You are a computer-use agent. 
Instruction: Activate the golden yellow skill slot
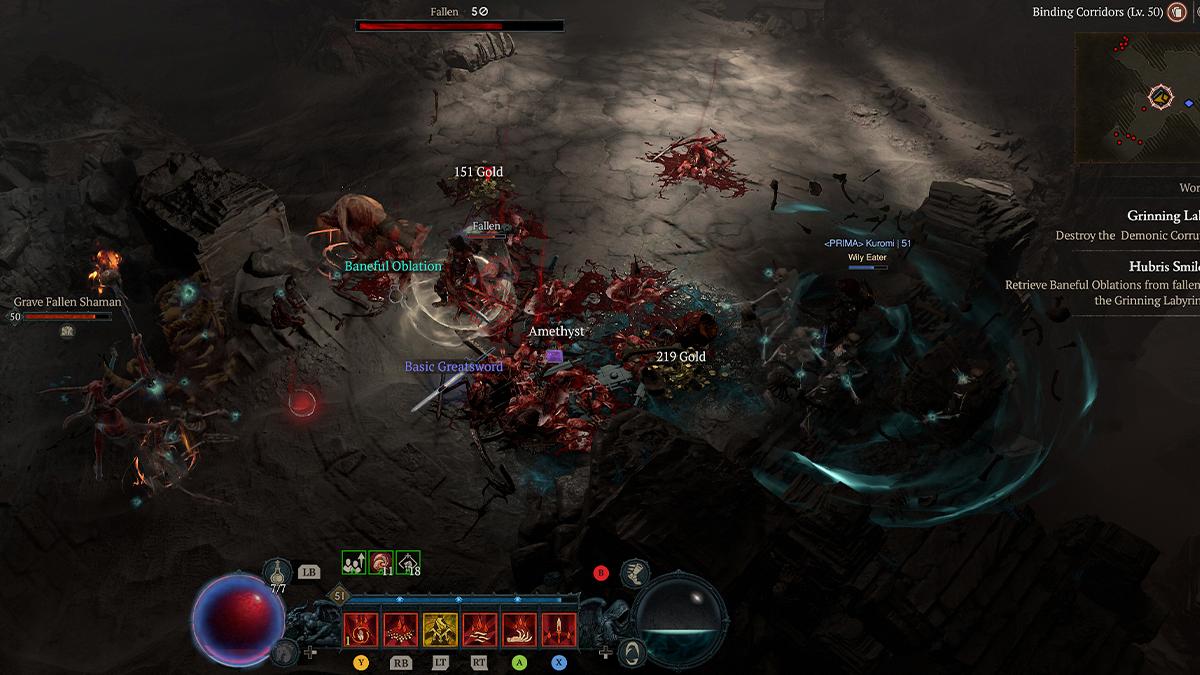tap(440, 630)
